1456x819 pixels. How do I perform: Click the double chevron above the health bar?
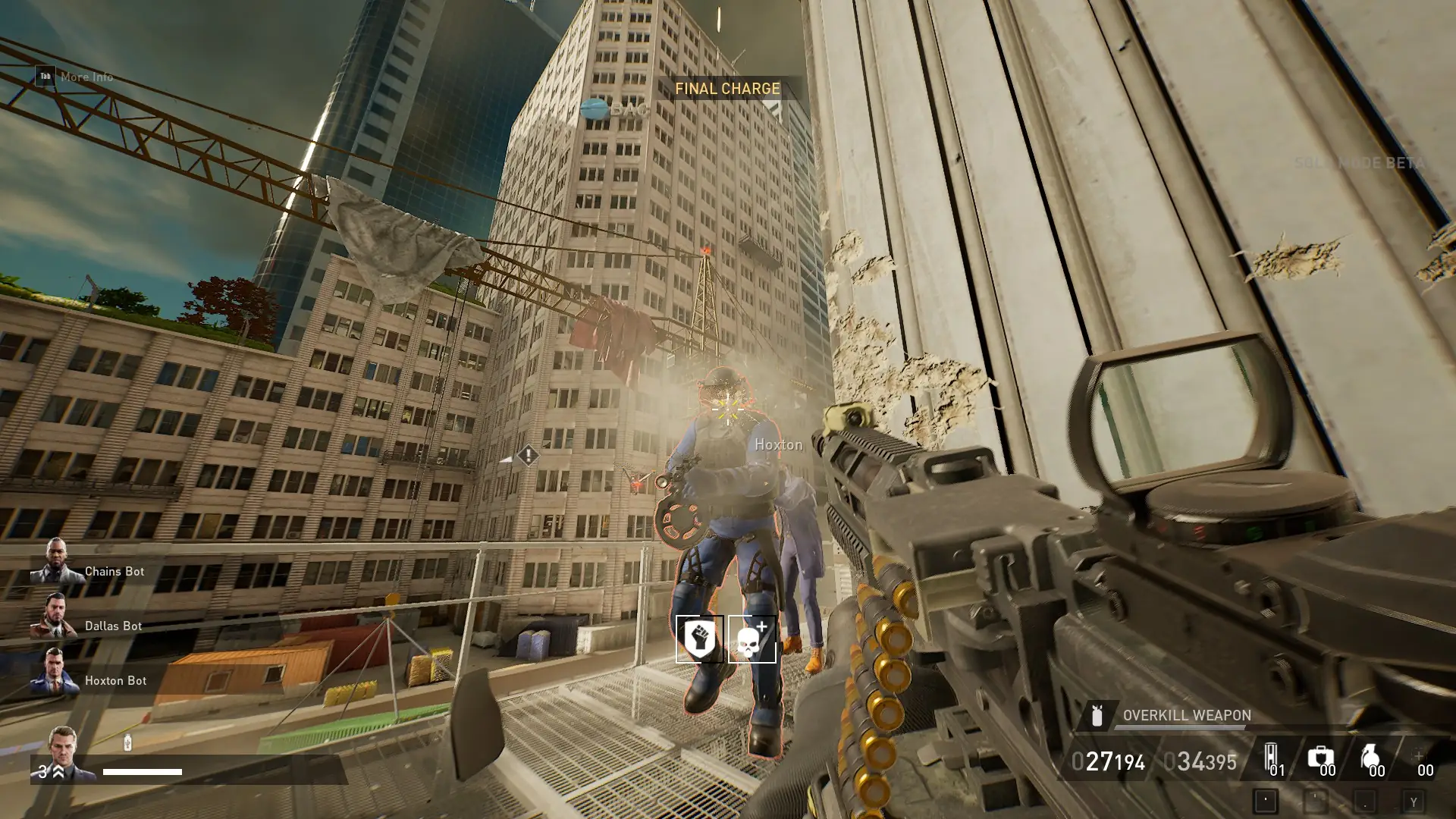tap(58, 771)
